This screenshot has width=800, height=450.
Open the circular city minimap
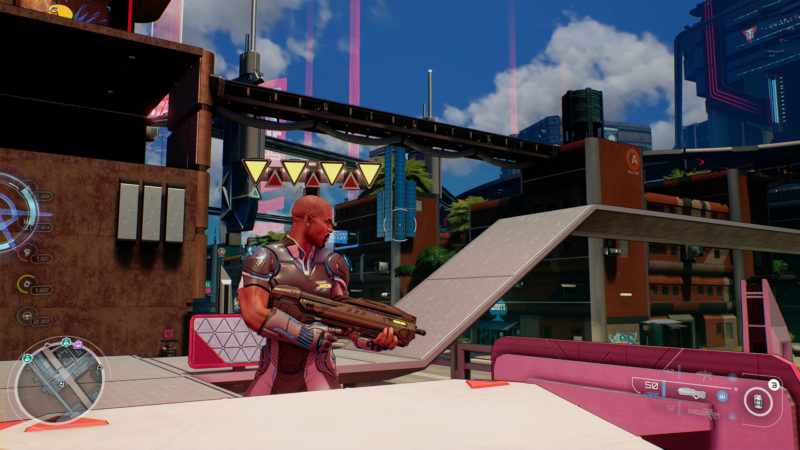[58, 380]
